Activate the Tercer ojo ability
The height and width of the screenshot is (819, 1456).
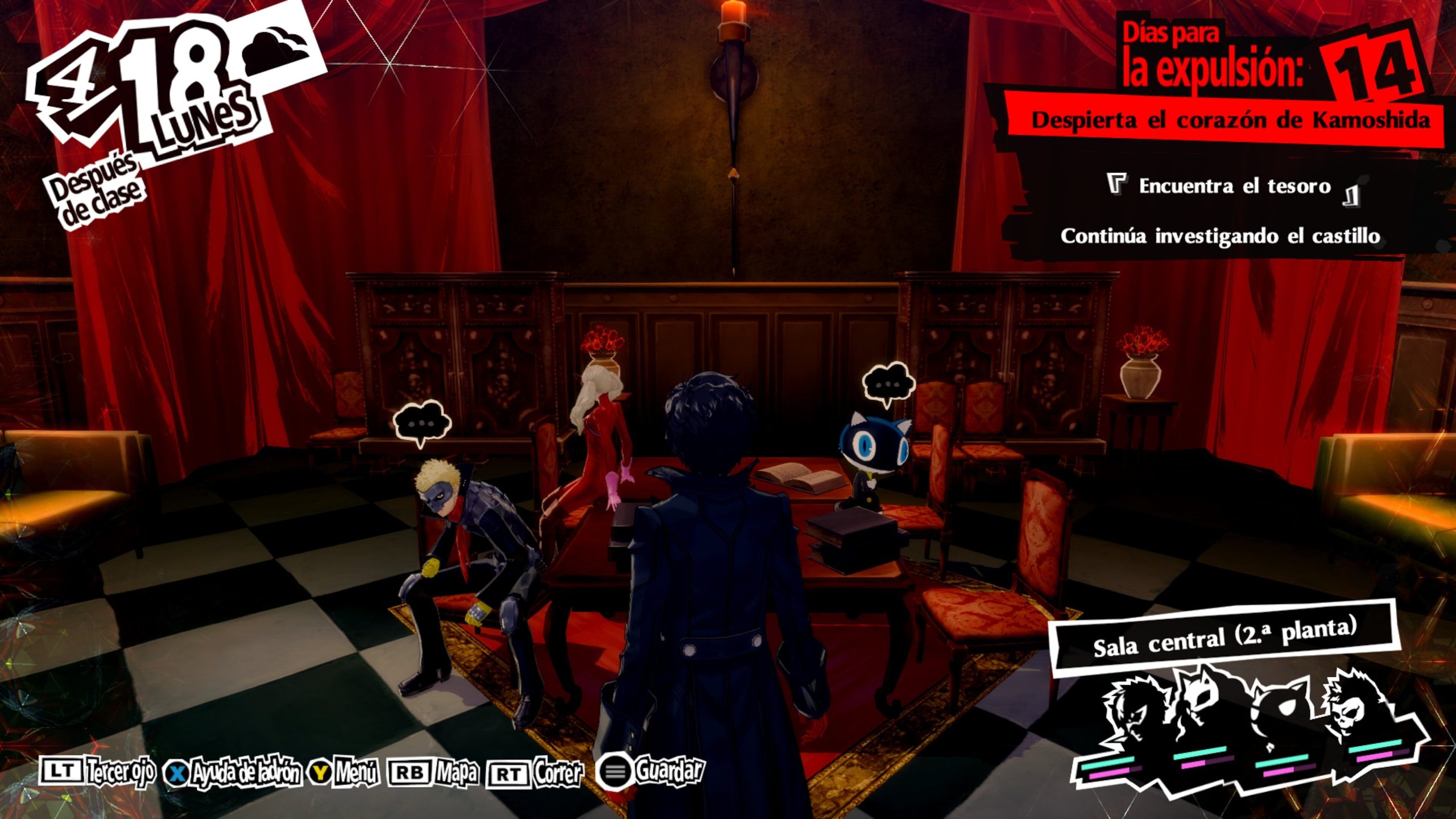(x=97, y=772)
